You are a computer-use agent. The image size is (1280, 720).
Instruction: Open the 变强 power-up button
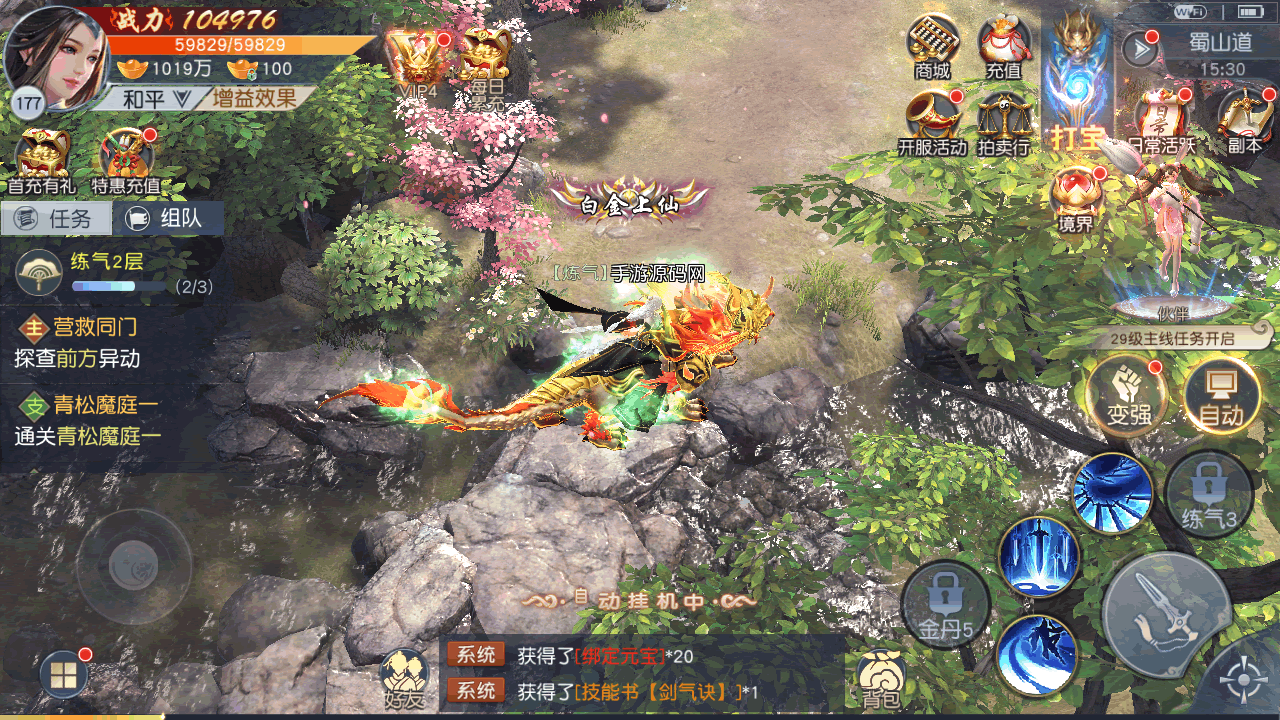click(1129, 396)
